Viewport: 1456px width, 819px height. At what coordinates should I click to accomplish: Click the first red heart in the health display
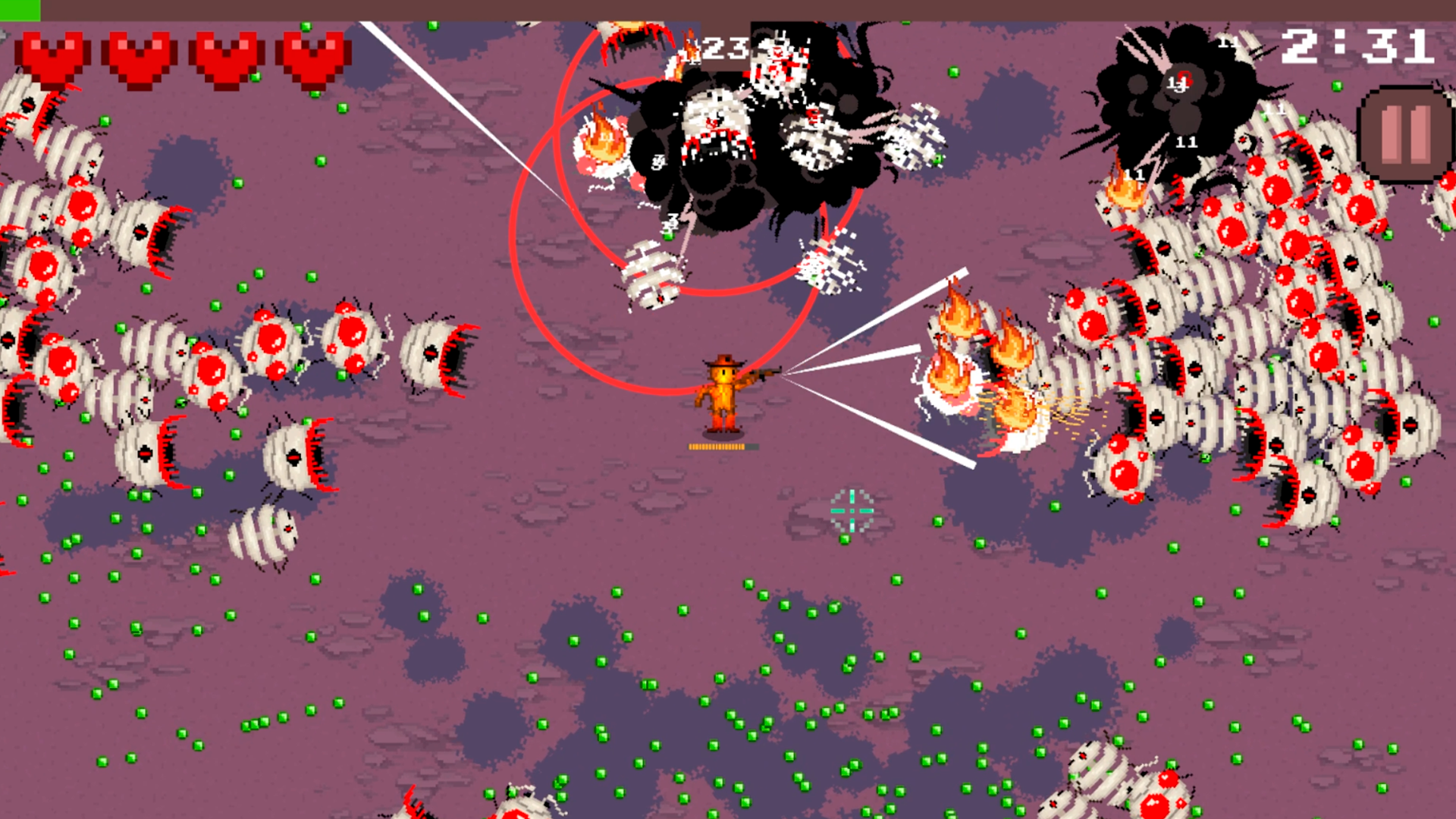52,55
